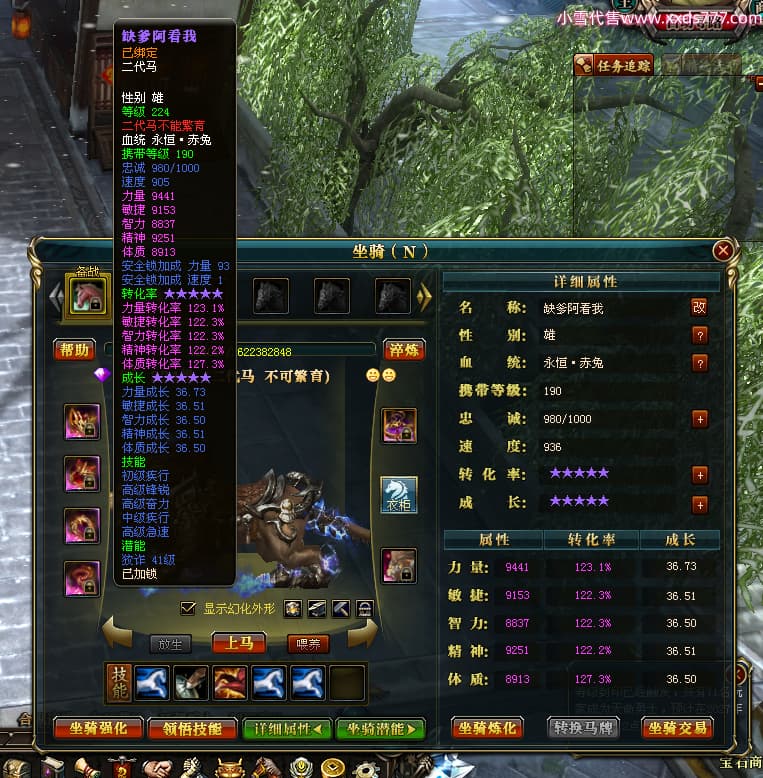Click the 帮助 help button
763x778 pixels.
pyautogui.click(x=74, y=349)
